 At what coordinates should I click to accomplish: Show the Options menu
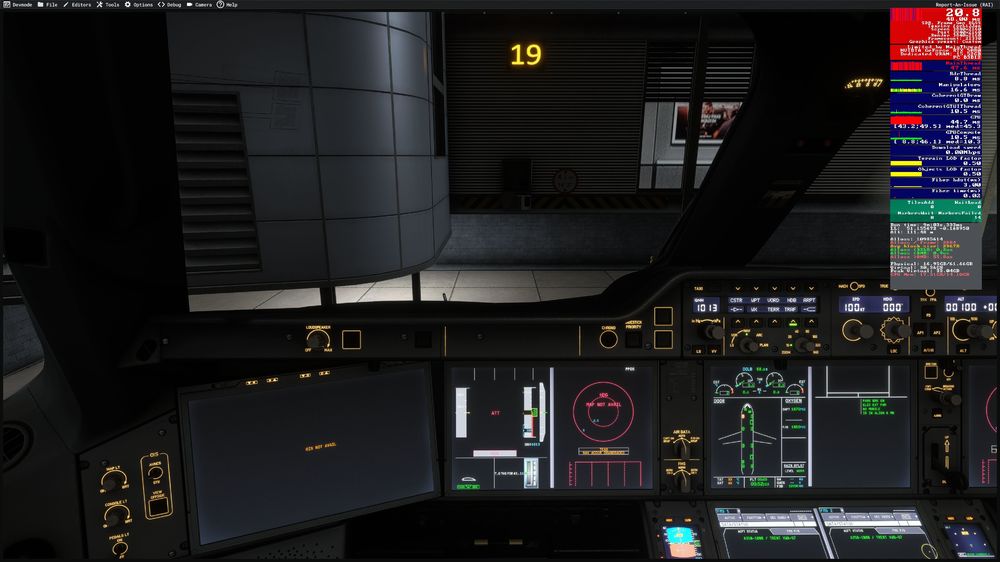point(142,4)
